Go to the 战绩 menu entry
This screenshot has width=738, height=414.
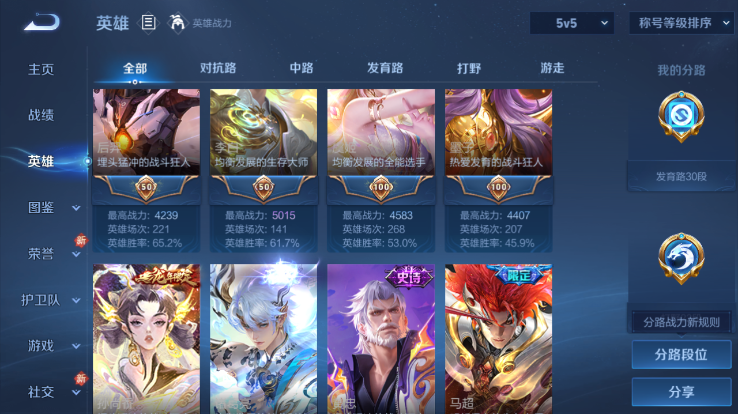pyautogui.click(x=41, y=115)
